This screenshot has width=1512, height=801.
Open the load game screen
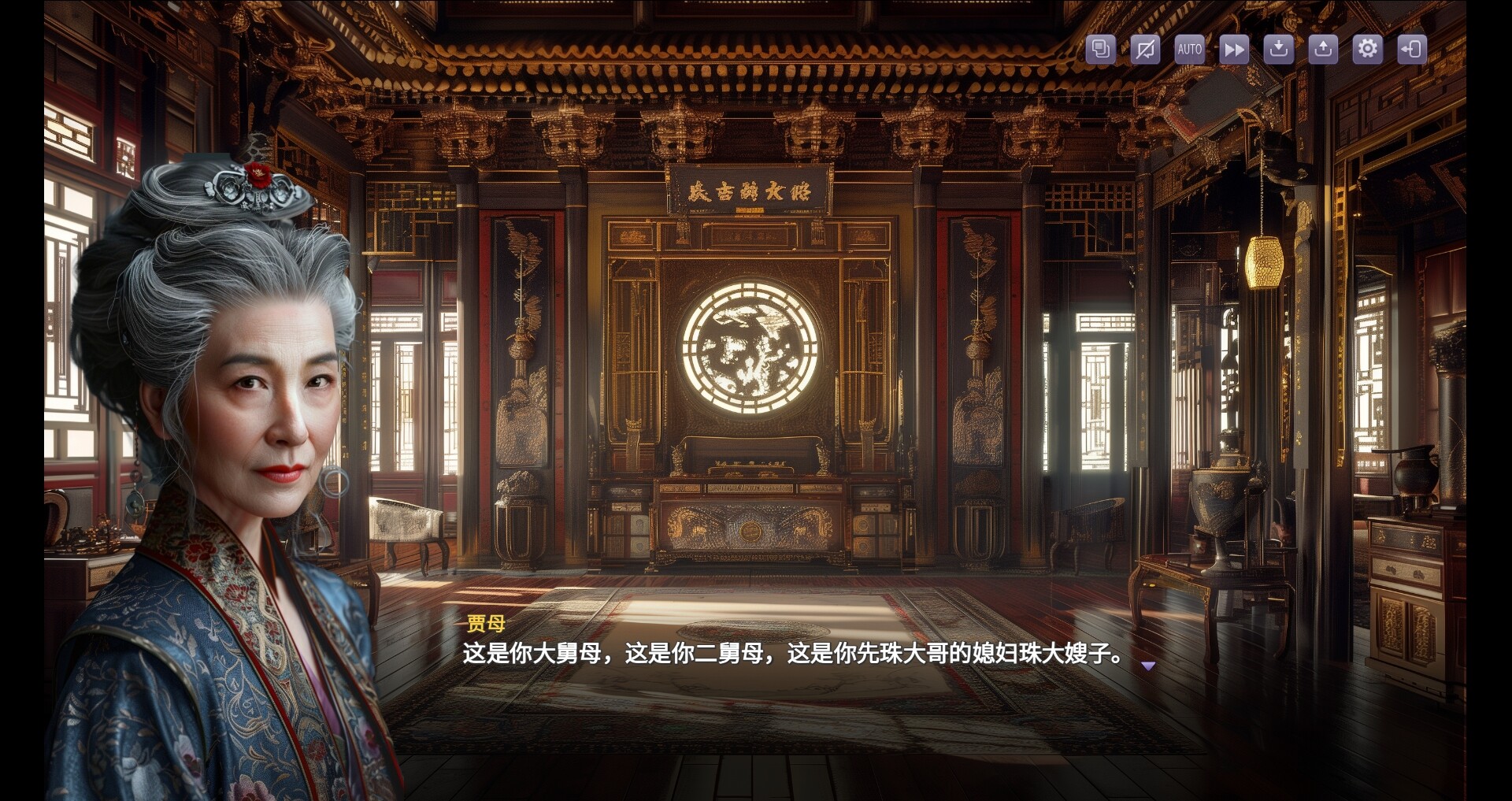coord(1323,49)
